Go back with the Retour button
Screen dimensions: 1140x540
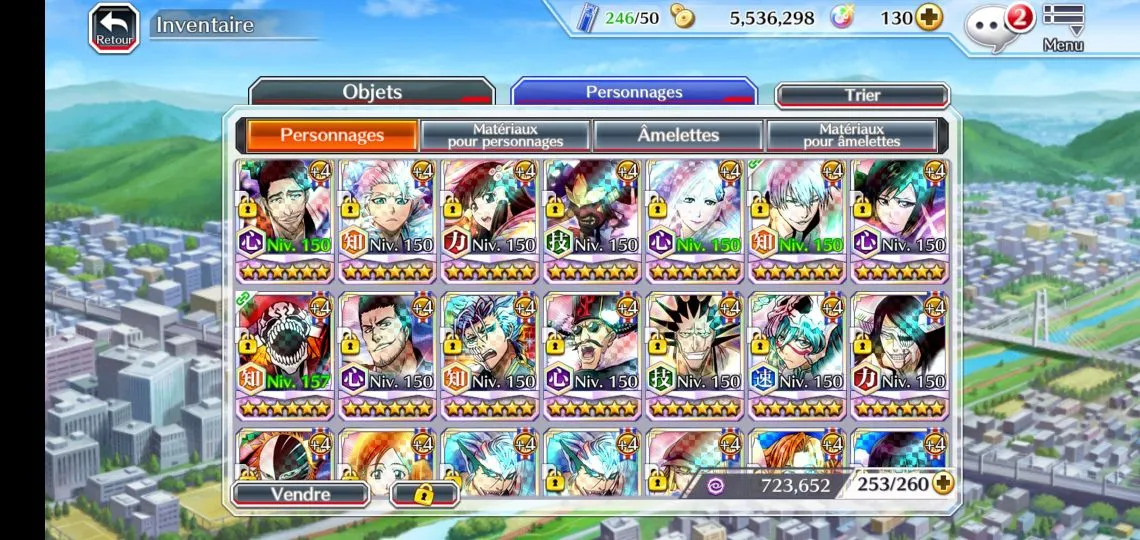tap(114, 27)
